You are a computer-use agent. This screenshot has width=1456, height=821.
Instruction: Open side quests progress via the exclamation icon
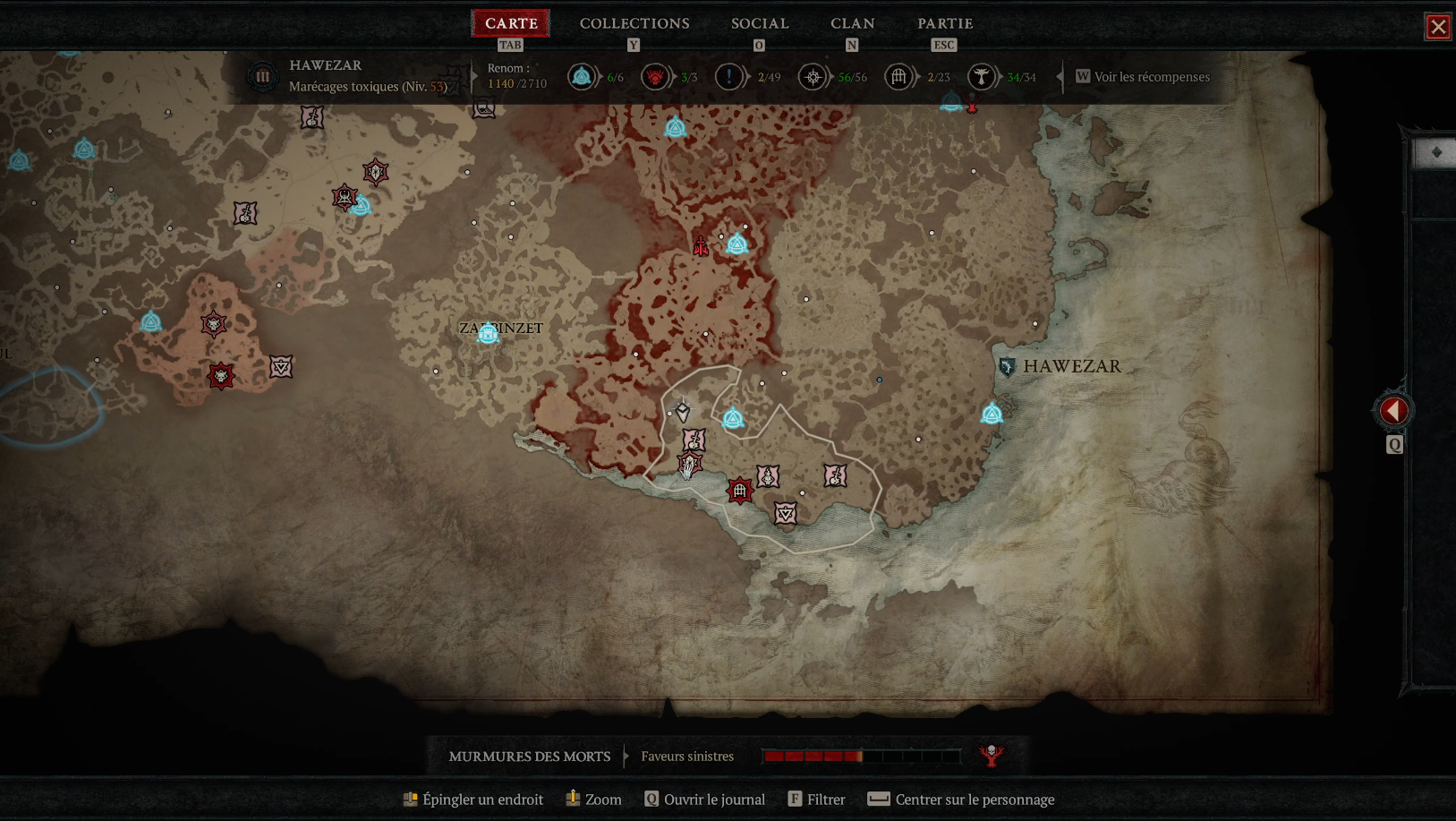click(729, 77)
